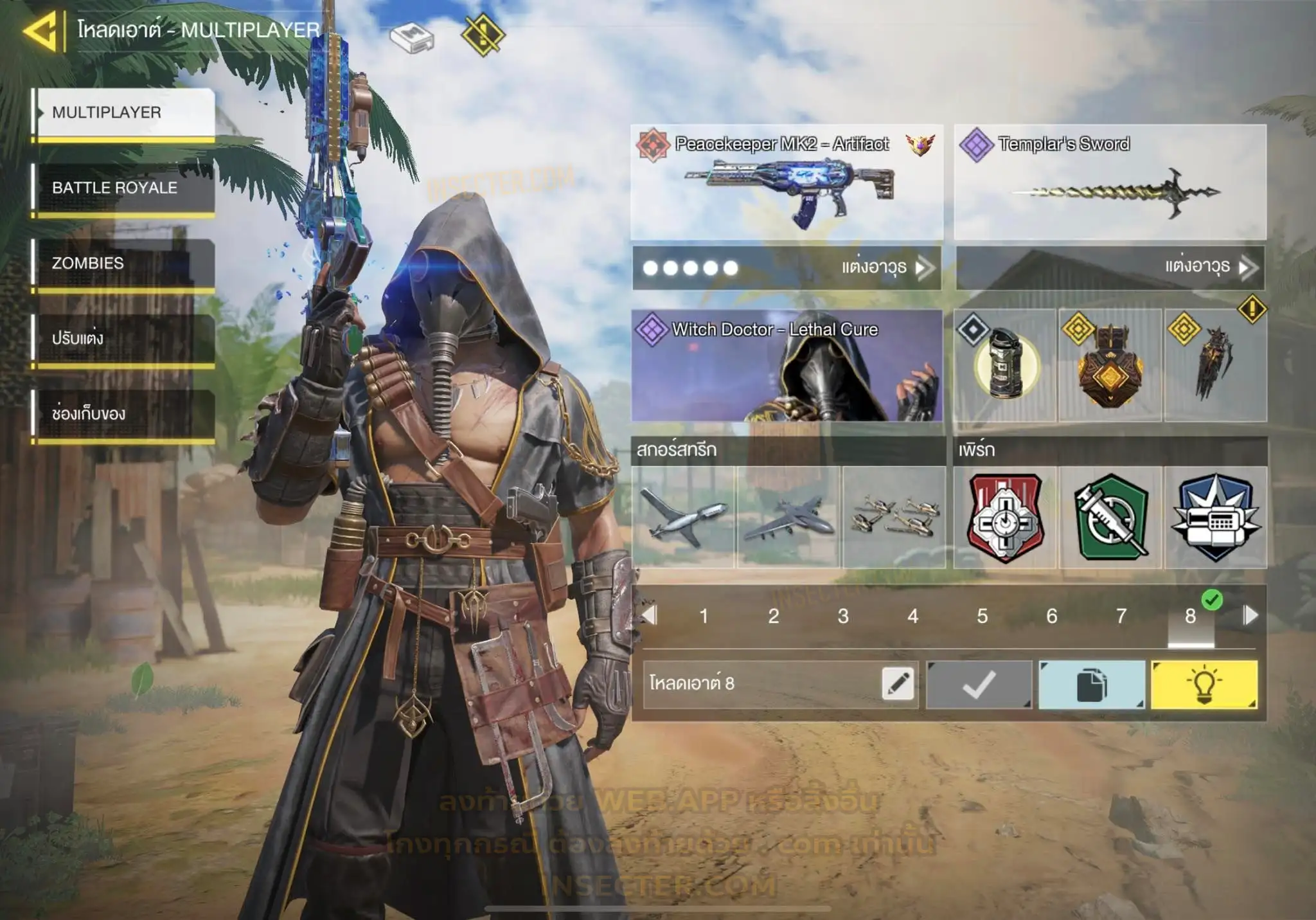The image size is (1316, 920).
Task: Switch to loadout number 5
Action: [x=982, y=616]
